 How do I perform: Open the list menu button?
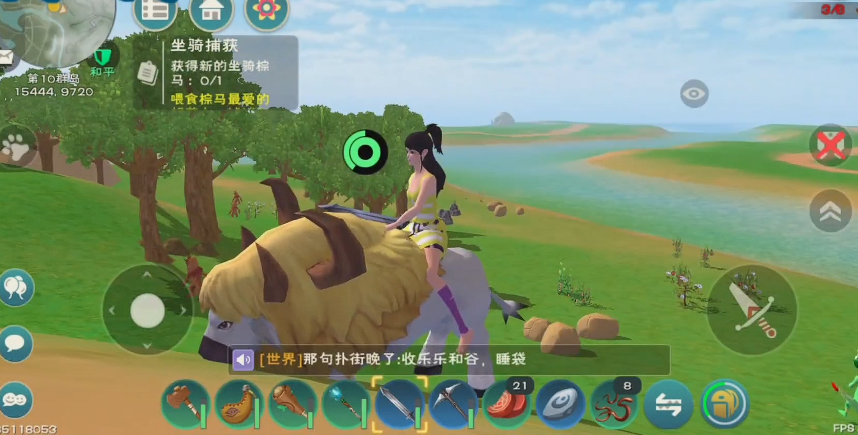[155, 12]
